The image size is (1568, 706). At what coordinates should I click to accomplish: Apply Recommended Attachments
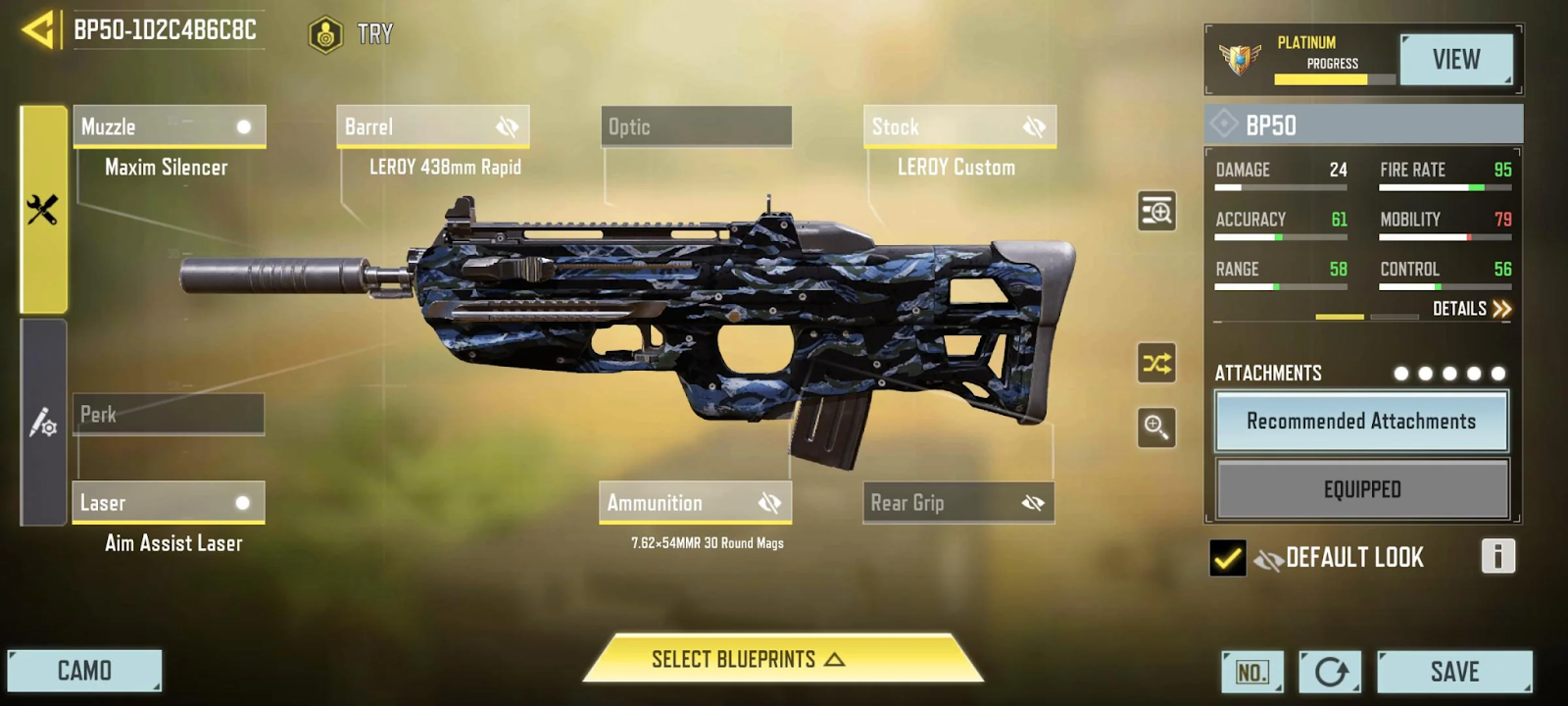point(1361,421)
